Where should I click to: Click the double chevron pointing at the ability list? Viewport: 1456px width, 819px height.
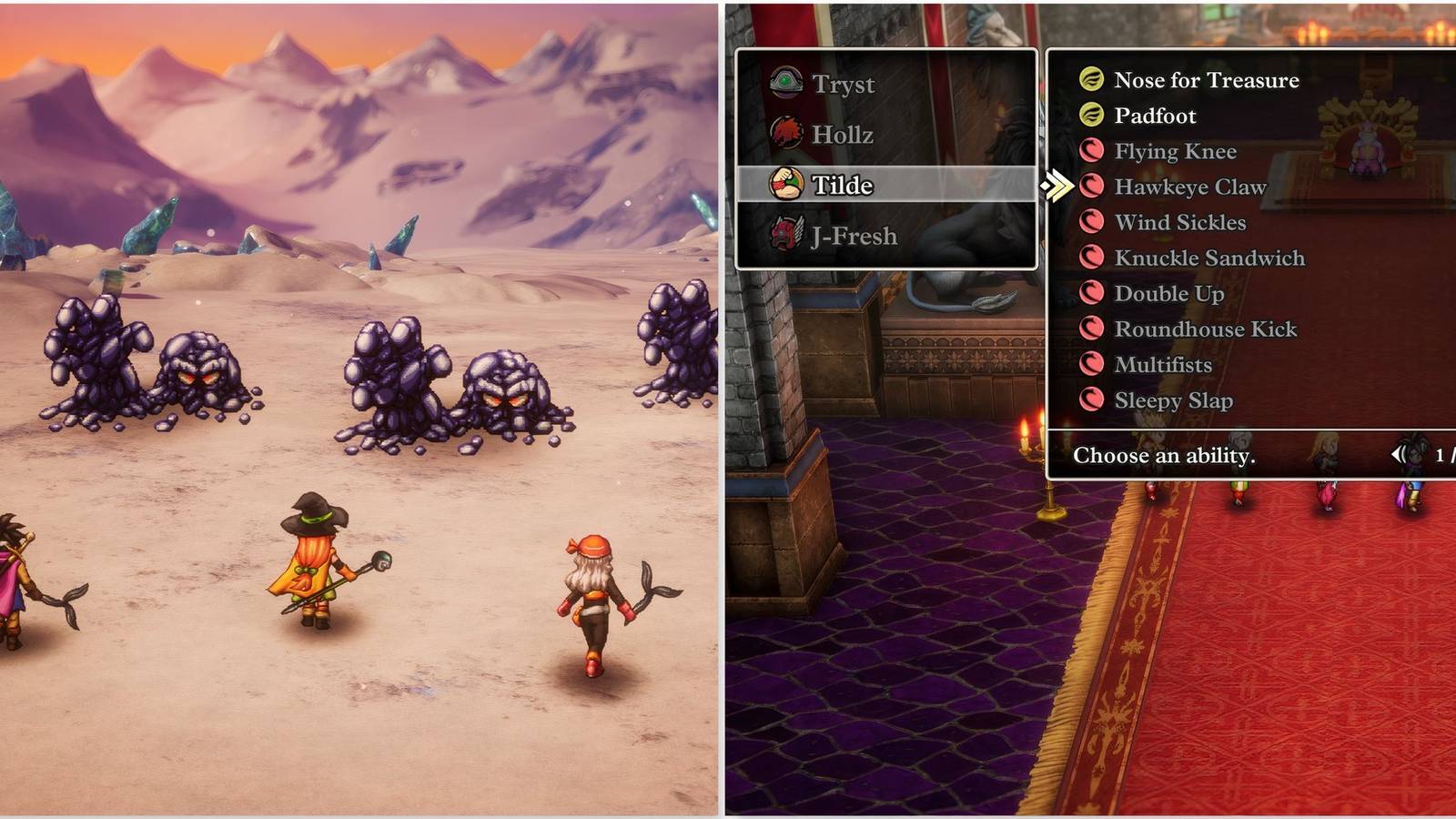click(1057, 185)
